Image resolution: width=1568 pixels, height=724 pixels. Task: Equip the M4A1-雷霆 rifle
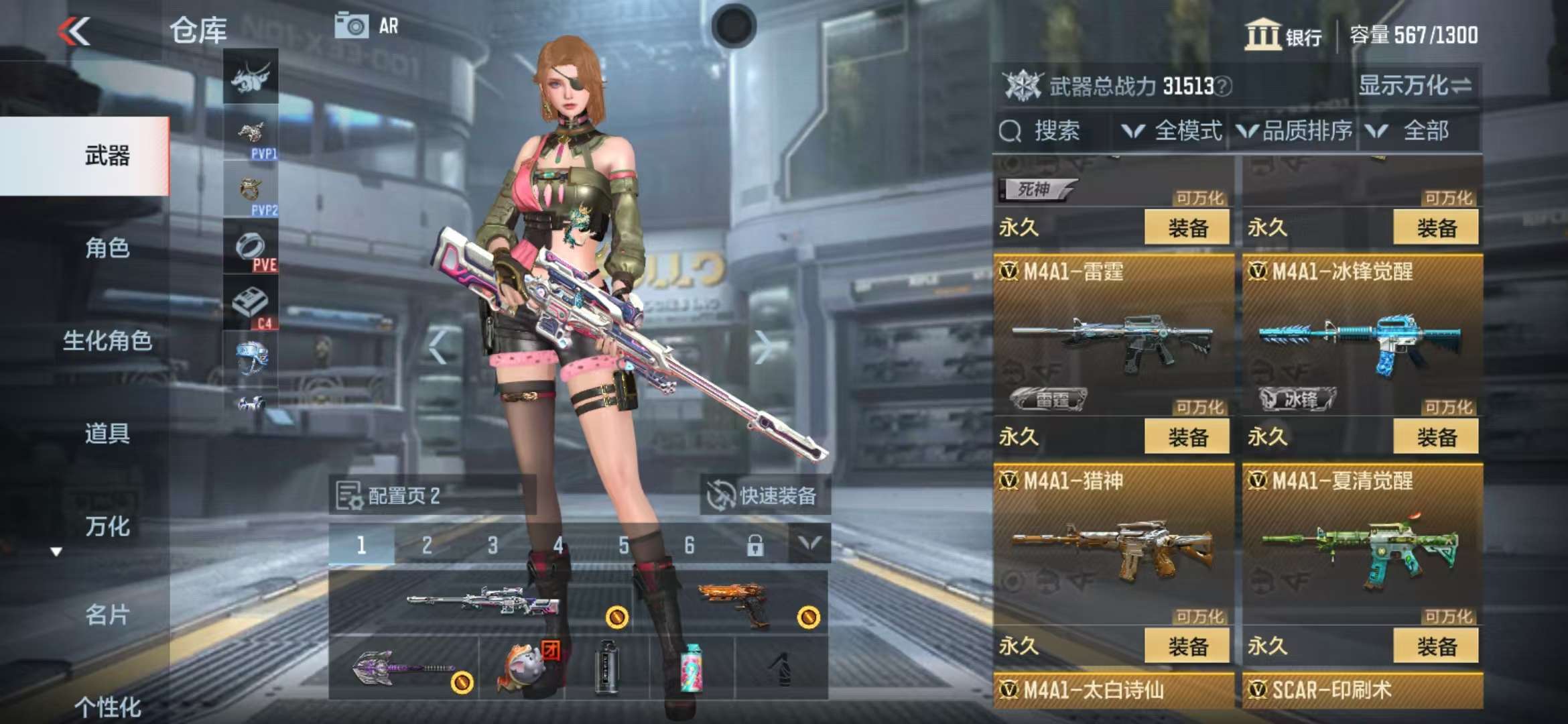1187,437
